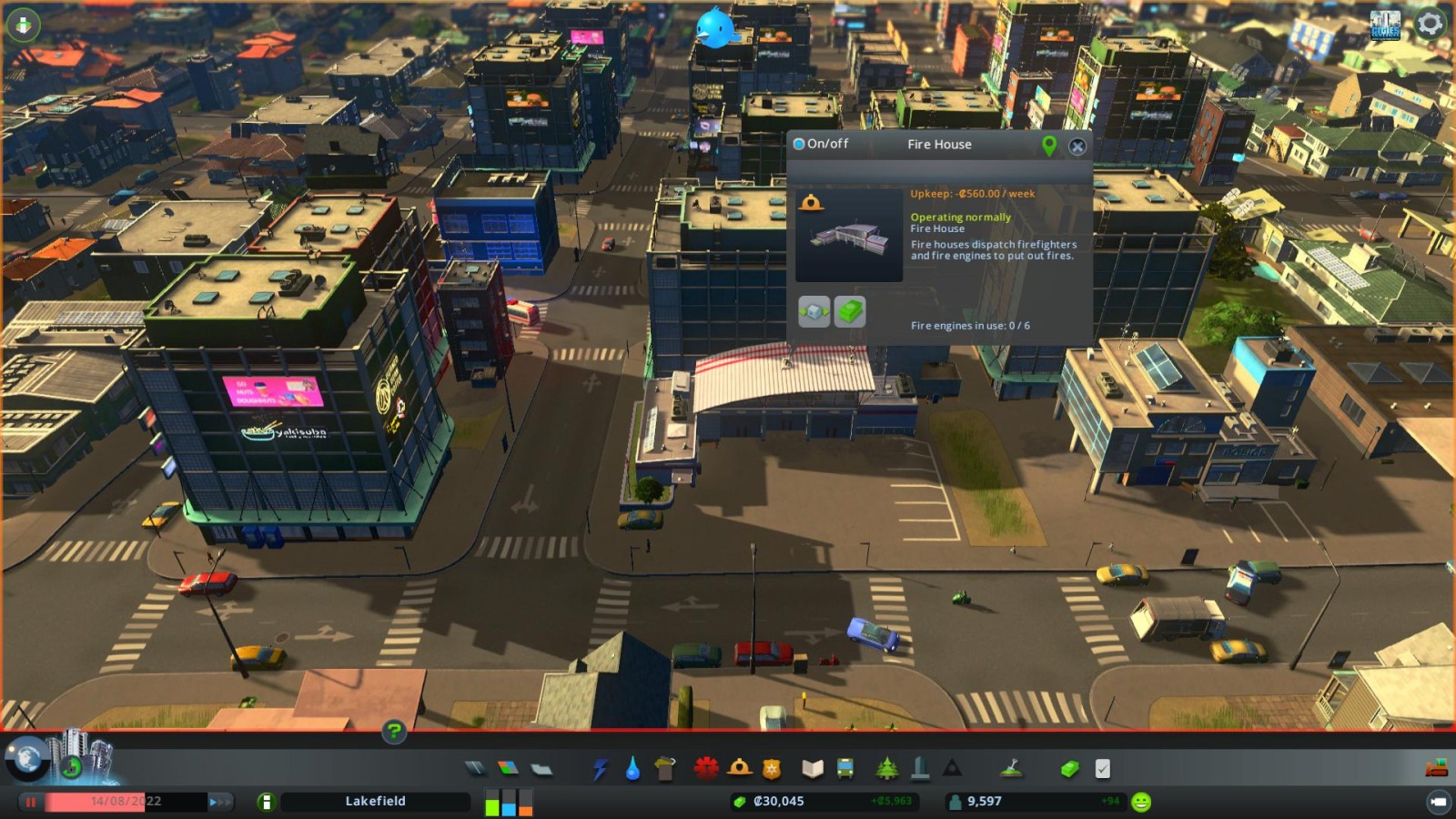Toggle the Fire House On/off switch

coord(799,144)
